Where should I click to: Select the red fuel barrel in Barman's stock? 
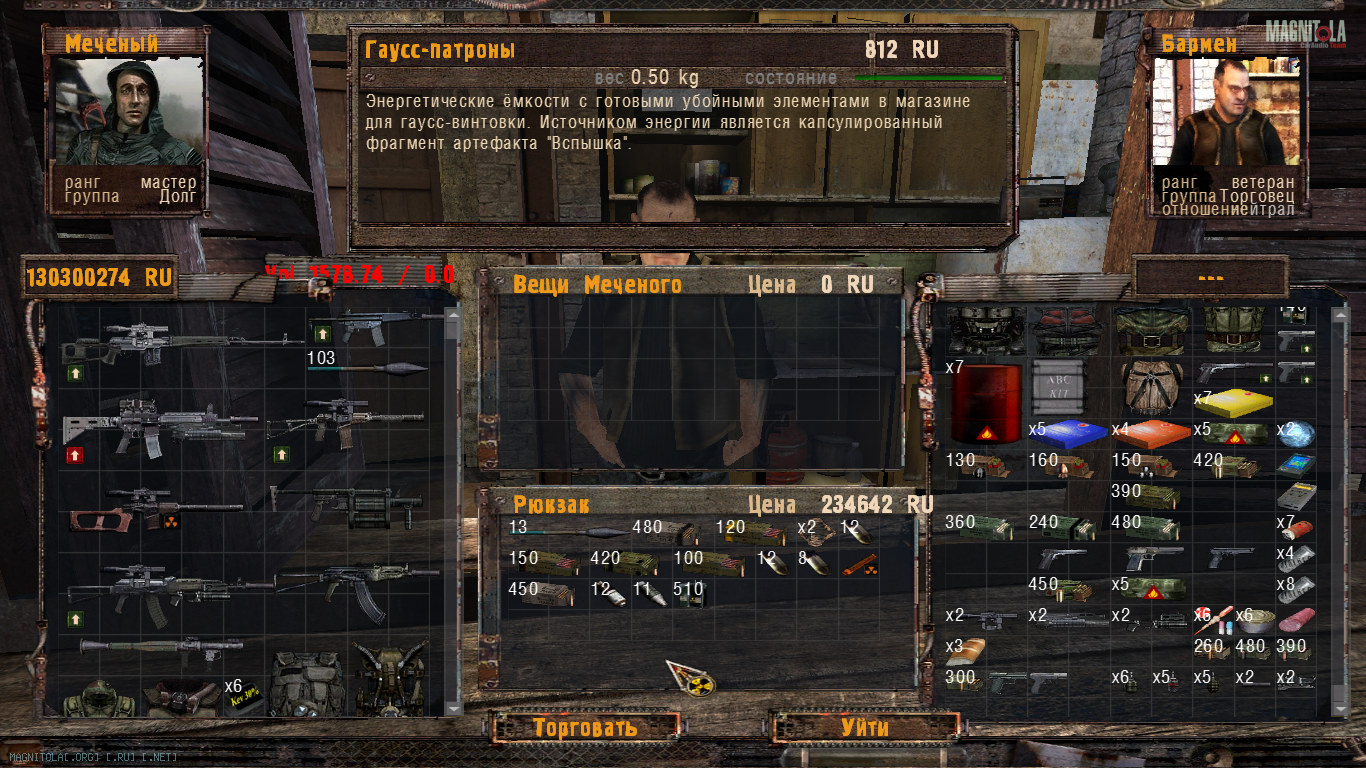click(x=986, y=403)
